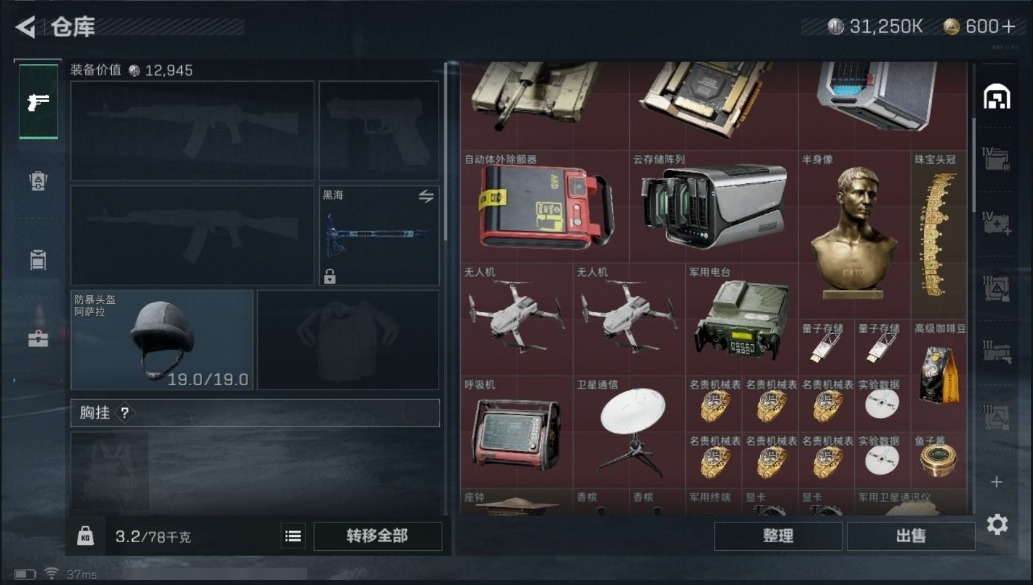The image size is (1033, 585).
Task: Select the 鱼子酱 caviar tin item
Action: (x=938, y=458)
